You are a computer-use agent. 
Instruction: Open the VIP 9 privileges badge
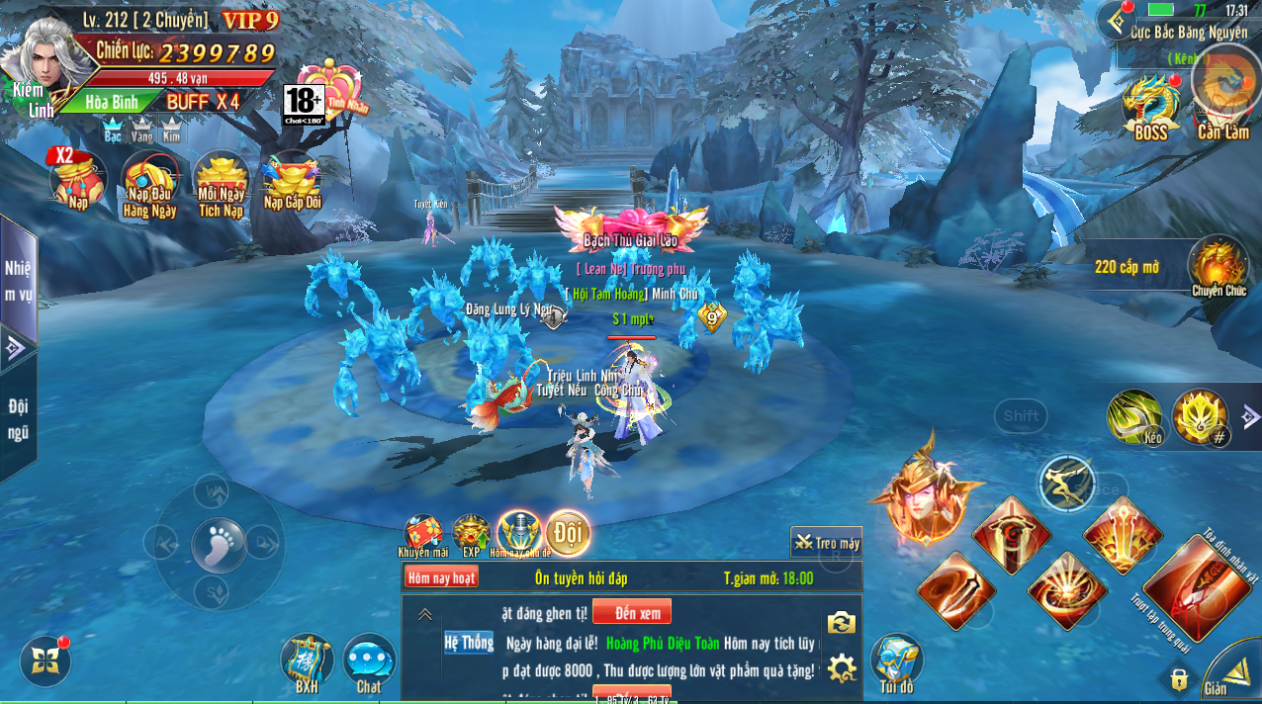(x=249, y=20)
